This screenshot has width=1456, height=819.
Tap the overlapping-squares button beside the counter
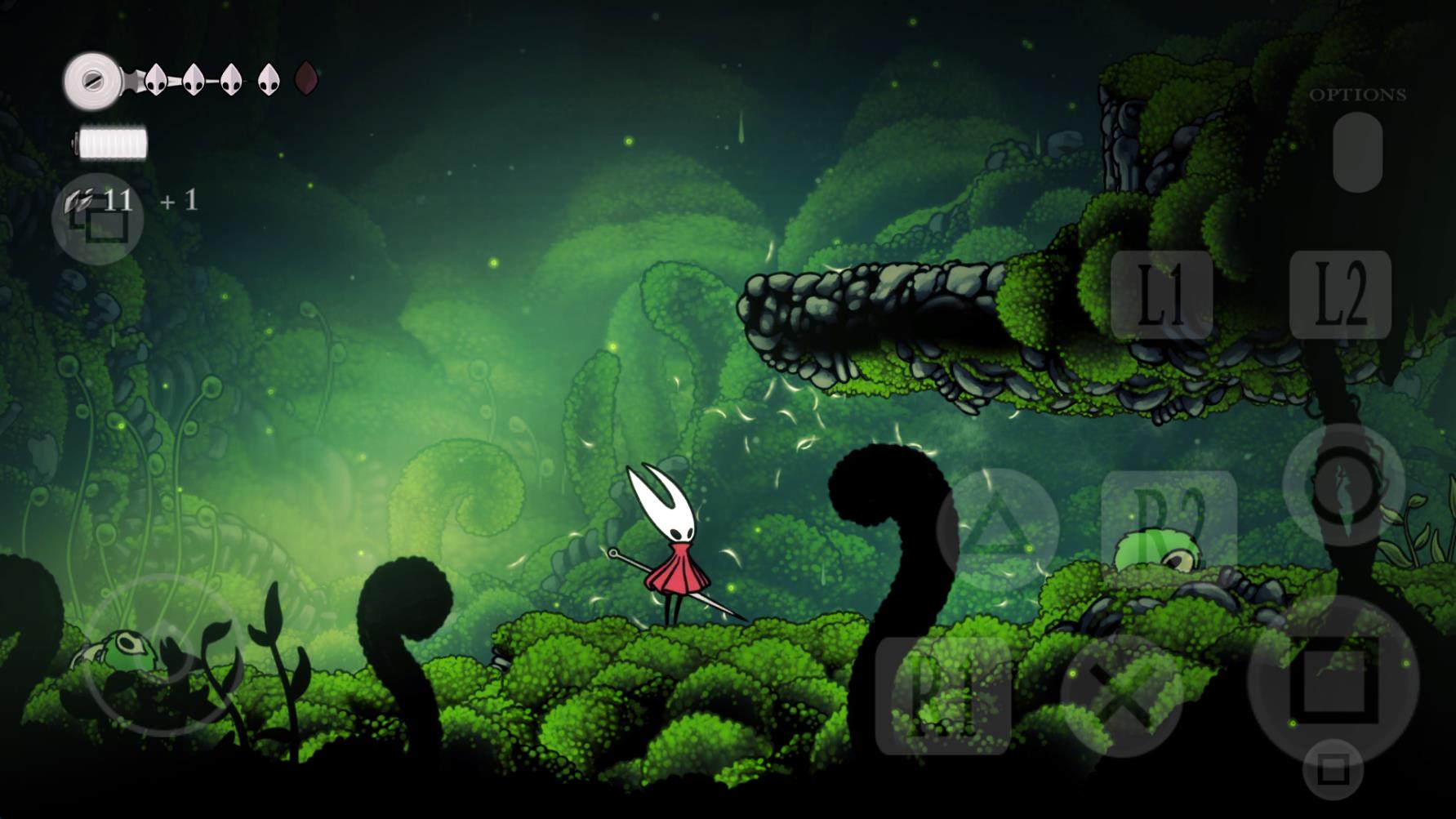click(x=98, y=219)
